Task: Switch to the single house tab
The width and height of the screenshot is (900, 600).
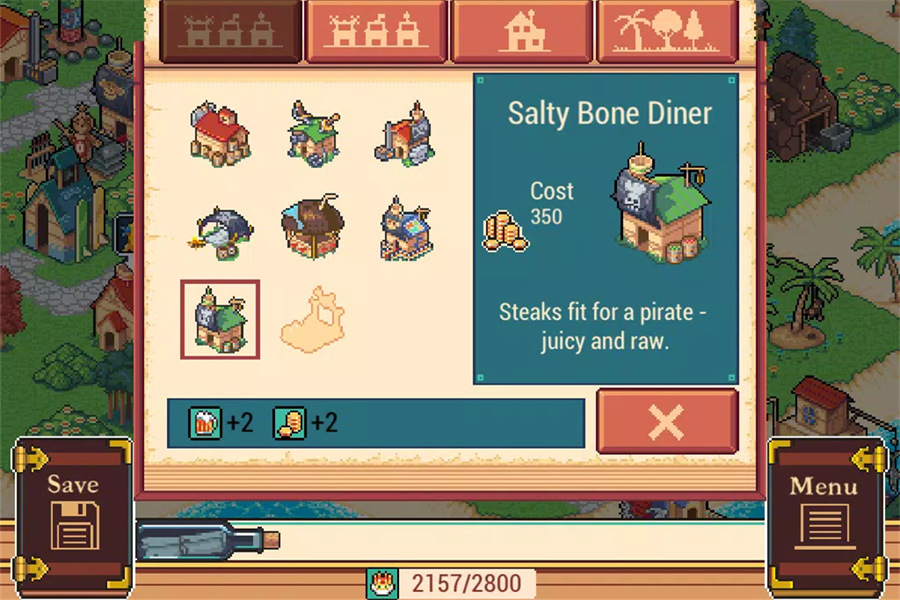Action: pyautogui.click(x=522, y=32)
